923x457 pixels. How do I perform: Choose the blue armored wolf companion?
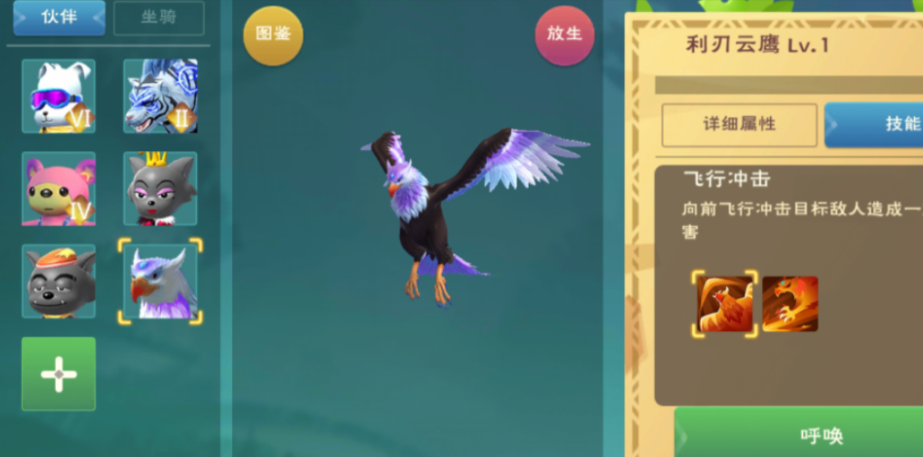click(x=160, y=96)
